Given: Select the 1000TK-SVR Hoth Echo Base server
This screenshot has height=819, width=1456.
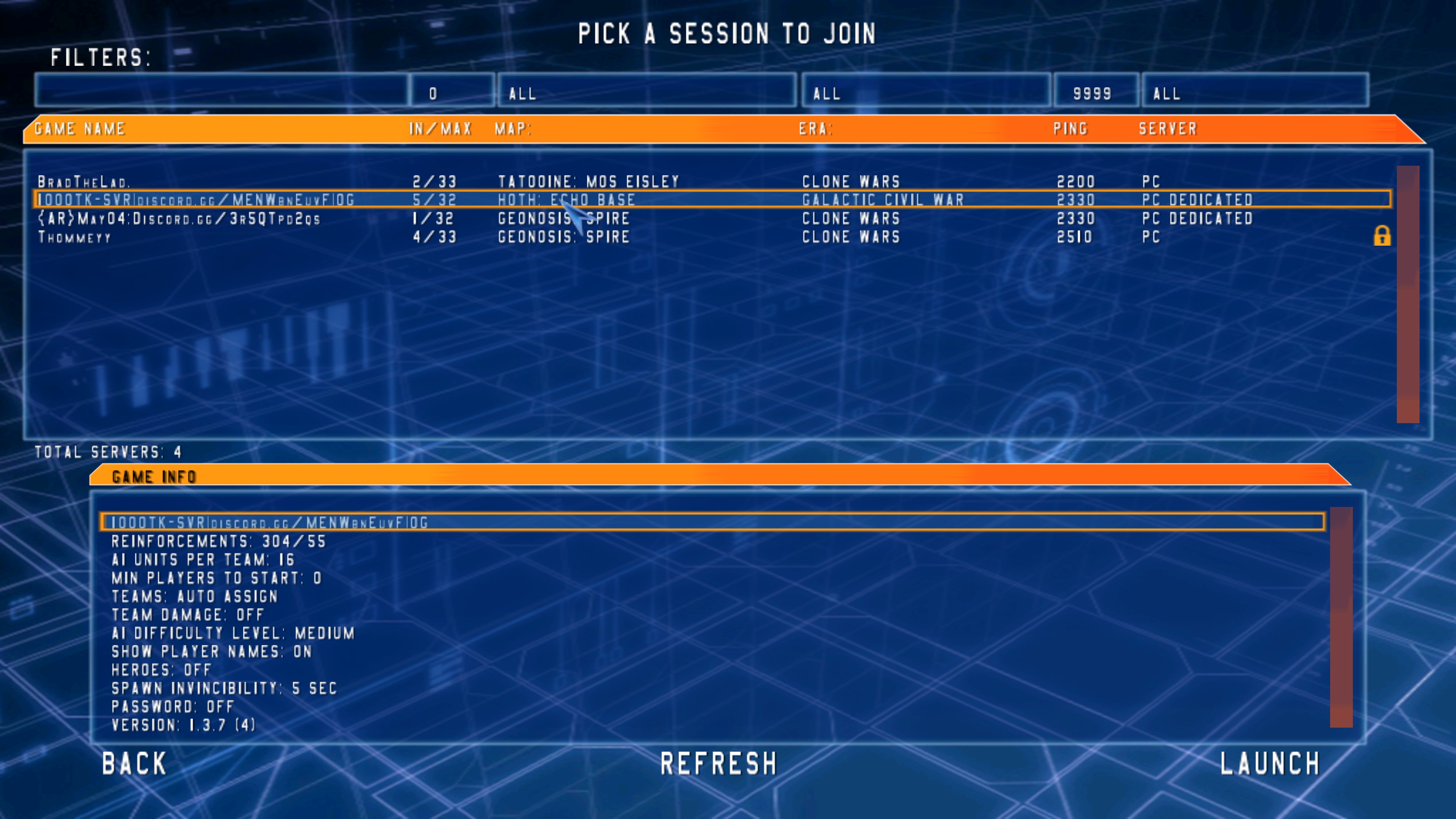Looking at the screenshot, I should coord(395,199).
